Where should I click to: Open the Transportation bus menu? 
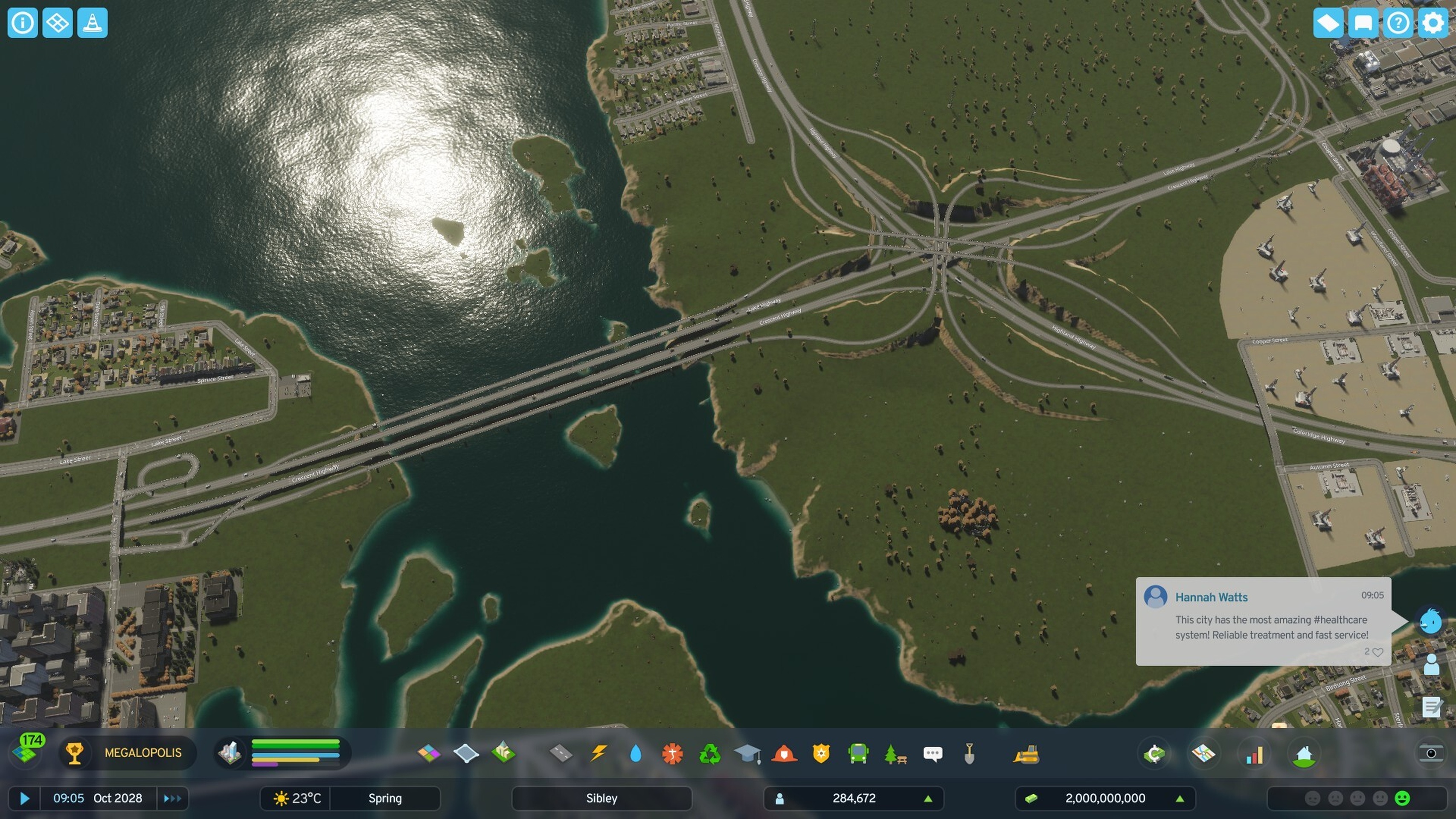(x=858, y=753)
